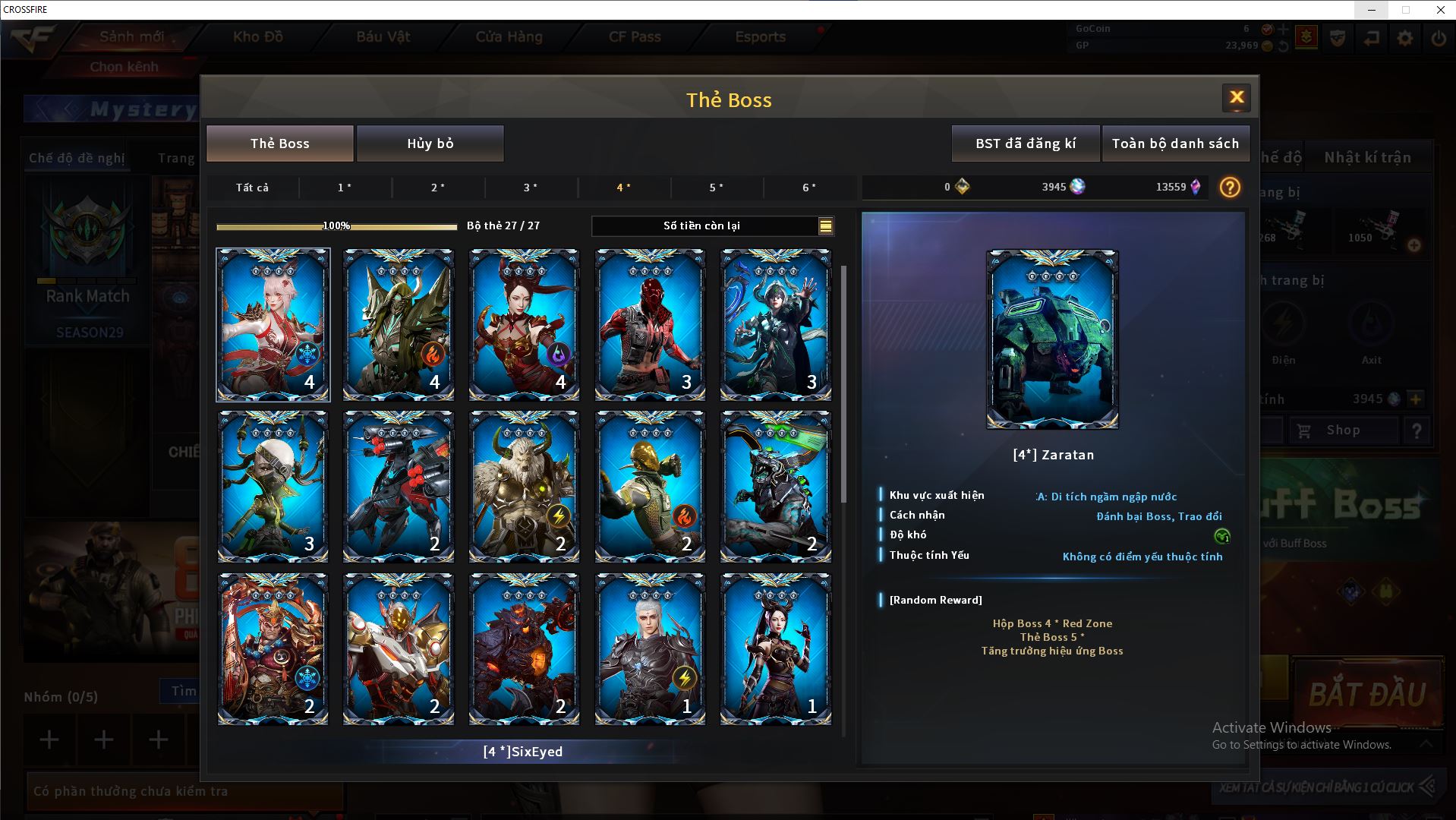The width and height of the screenshot is (1456, 820).
Task: Choose the horned lion beast boss card
Action: coord(524,487)
